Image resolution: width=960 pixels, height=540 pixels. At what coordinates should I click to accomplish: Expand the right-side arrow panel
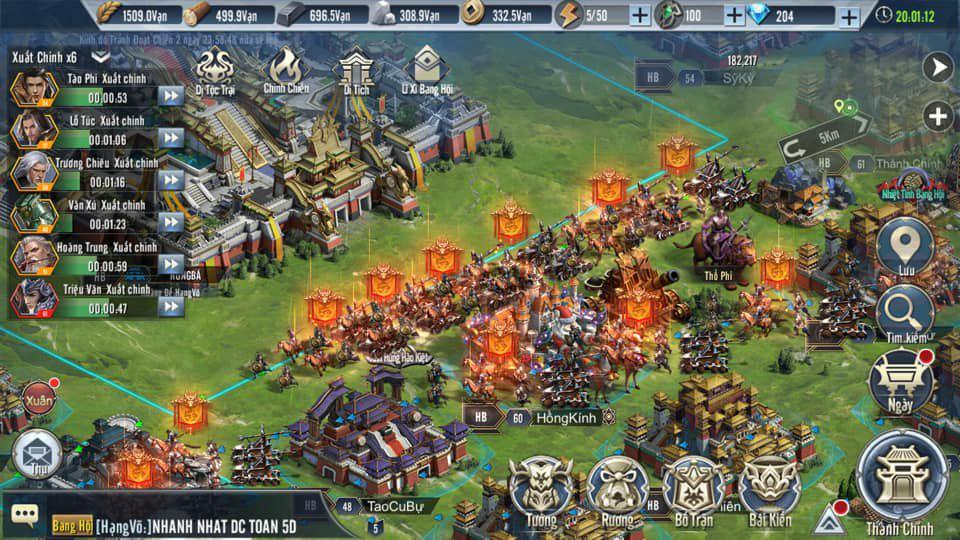938,68
